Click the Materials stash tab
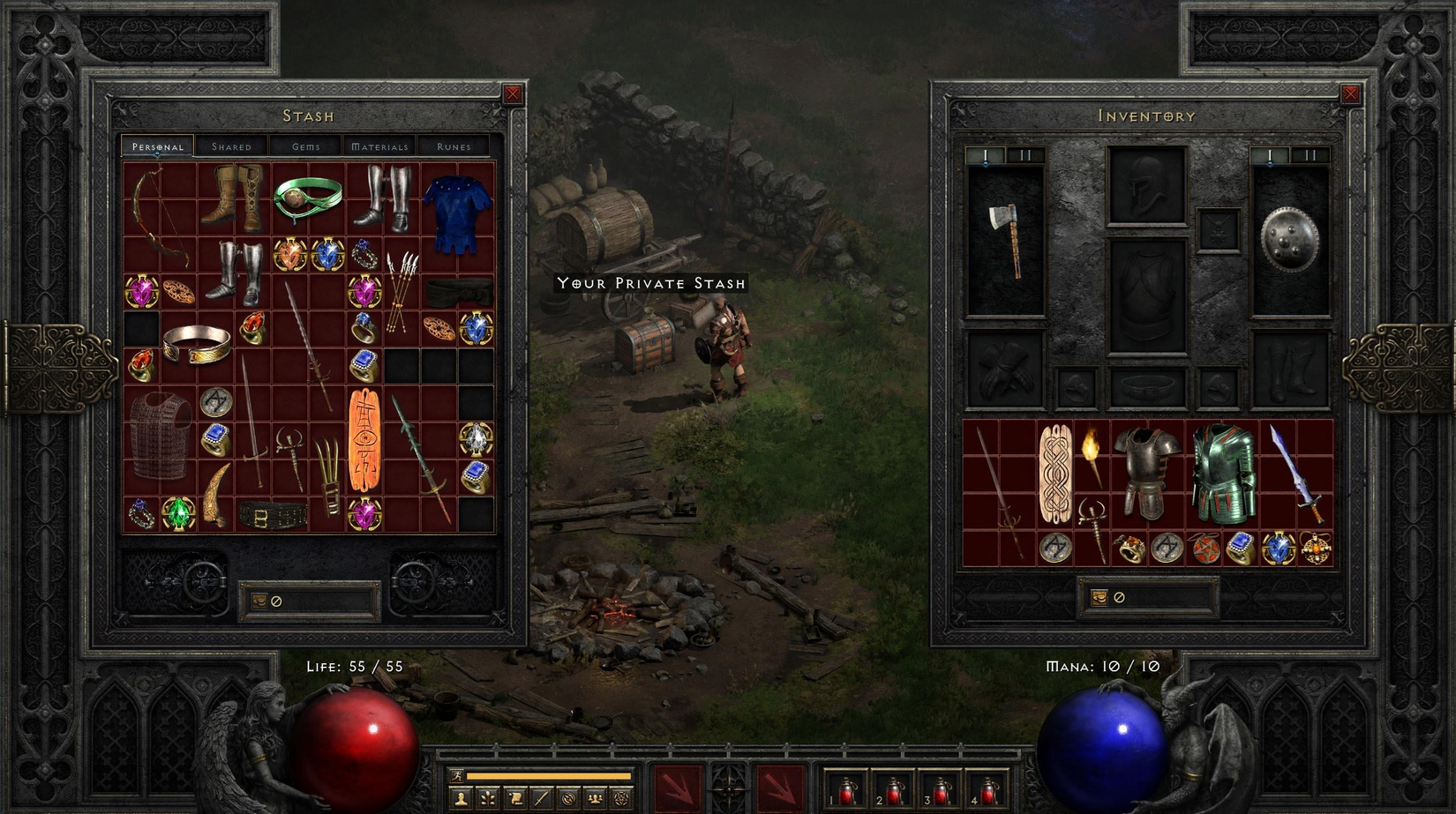The height and width of the screenshot is (814, 1456). (x=379, y=146)
